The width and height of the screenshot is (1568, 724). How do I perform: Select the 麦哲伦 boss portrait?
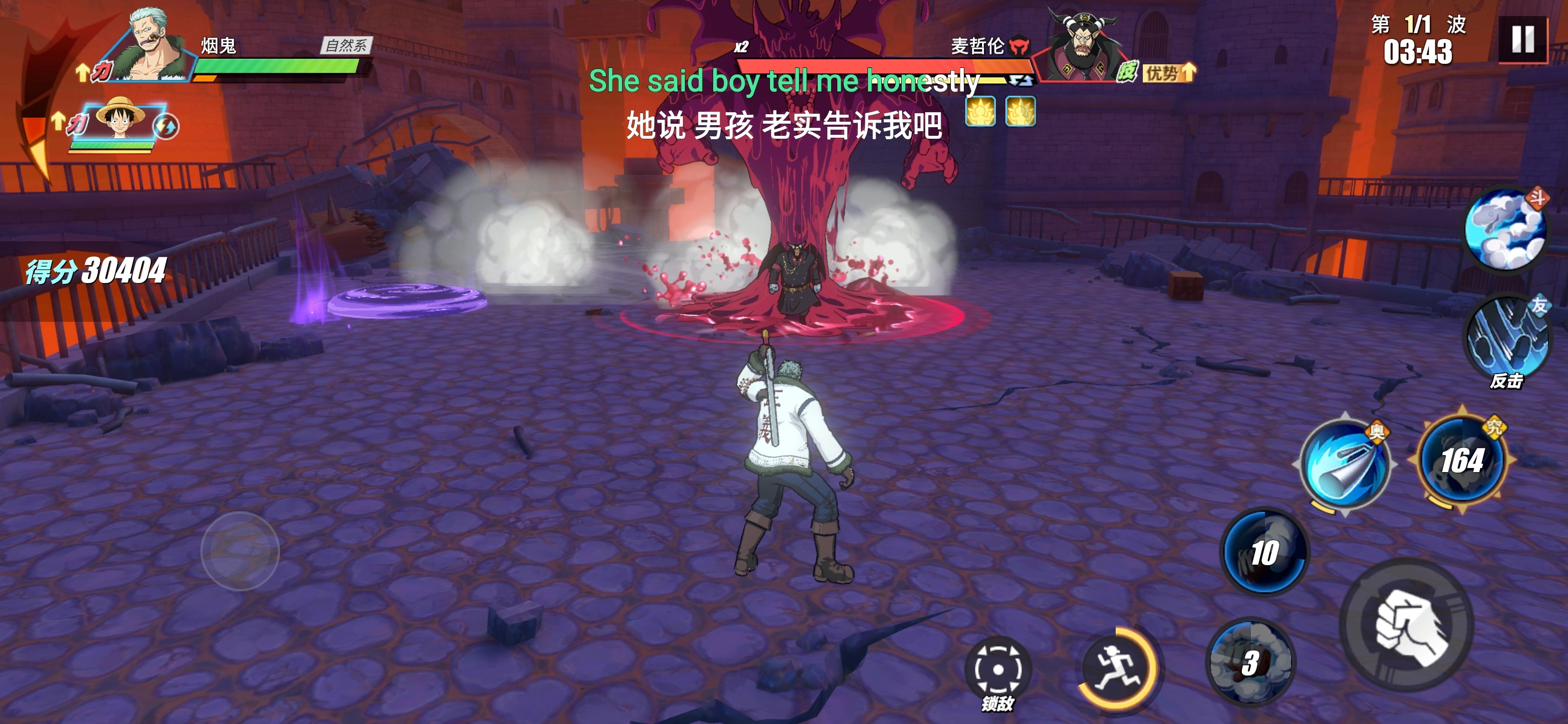click(x=1081, y=43)
